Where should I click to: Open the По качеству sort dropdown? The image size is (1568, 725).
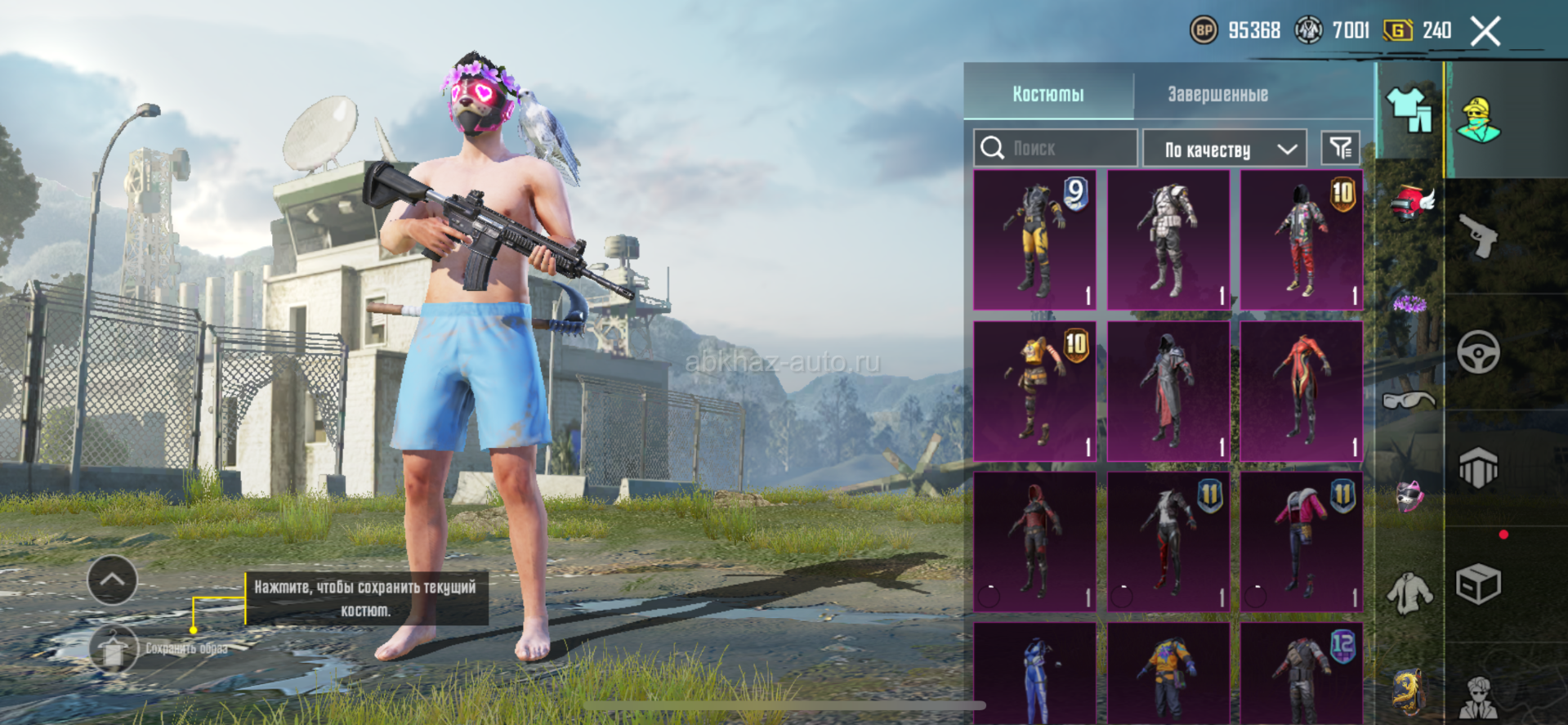(x=1225, y=149)
